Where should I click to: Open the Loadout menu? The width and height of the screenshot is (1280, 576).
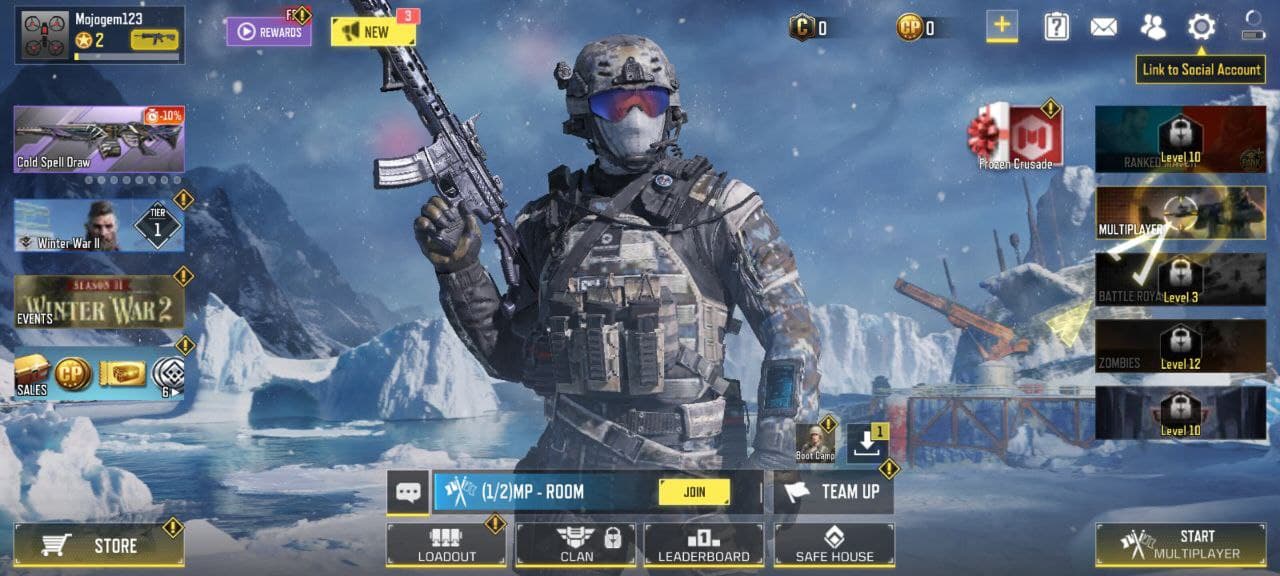[x=446, y=545]
